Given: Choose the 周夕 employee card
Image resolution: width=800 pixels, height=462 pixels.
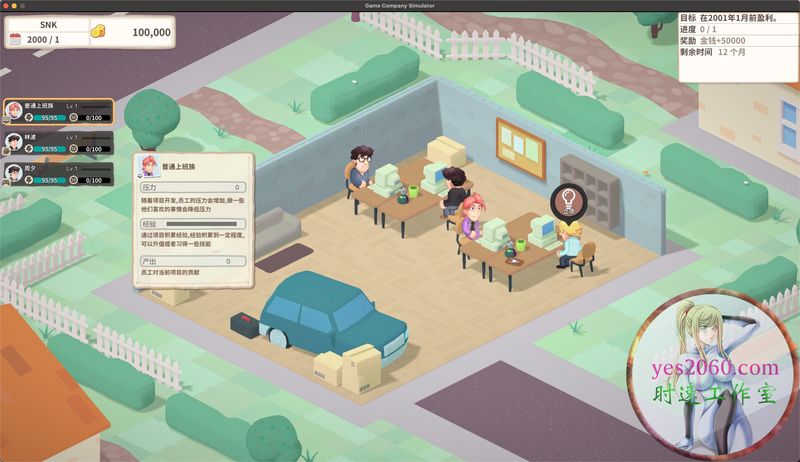Looking at the screenshot, I should (x=58, y=174).
